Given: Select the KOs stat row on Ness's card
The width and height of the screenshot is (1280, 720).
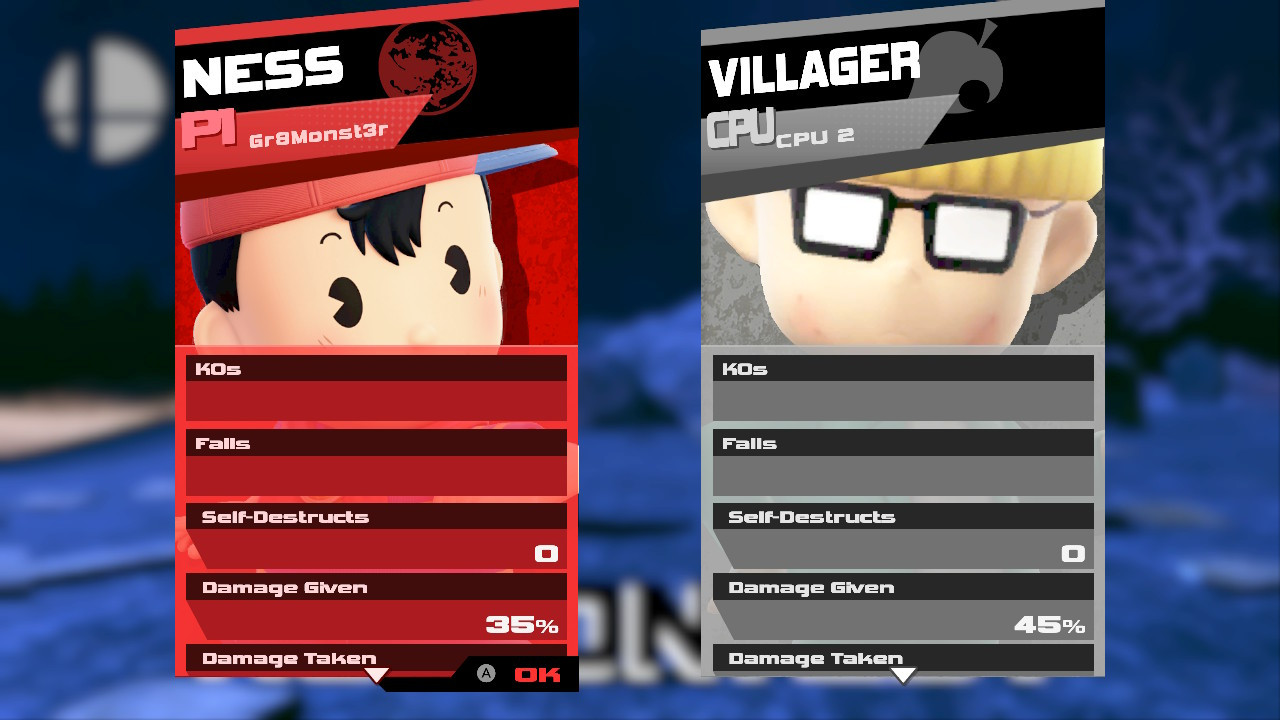Looking at the screenshot, I should point(376,368).
